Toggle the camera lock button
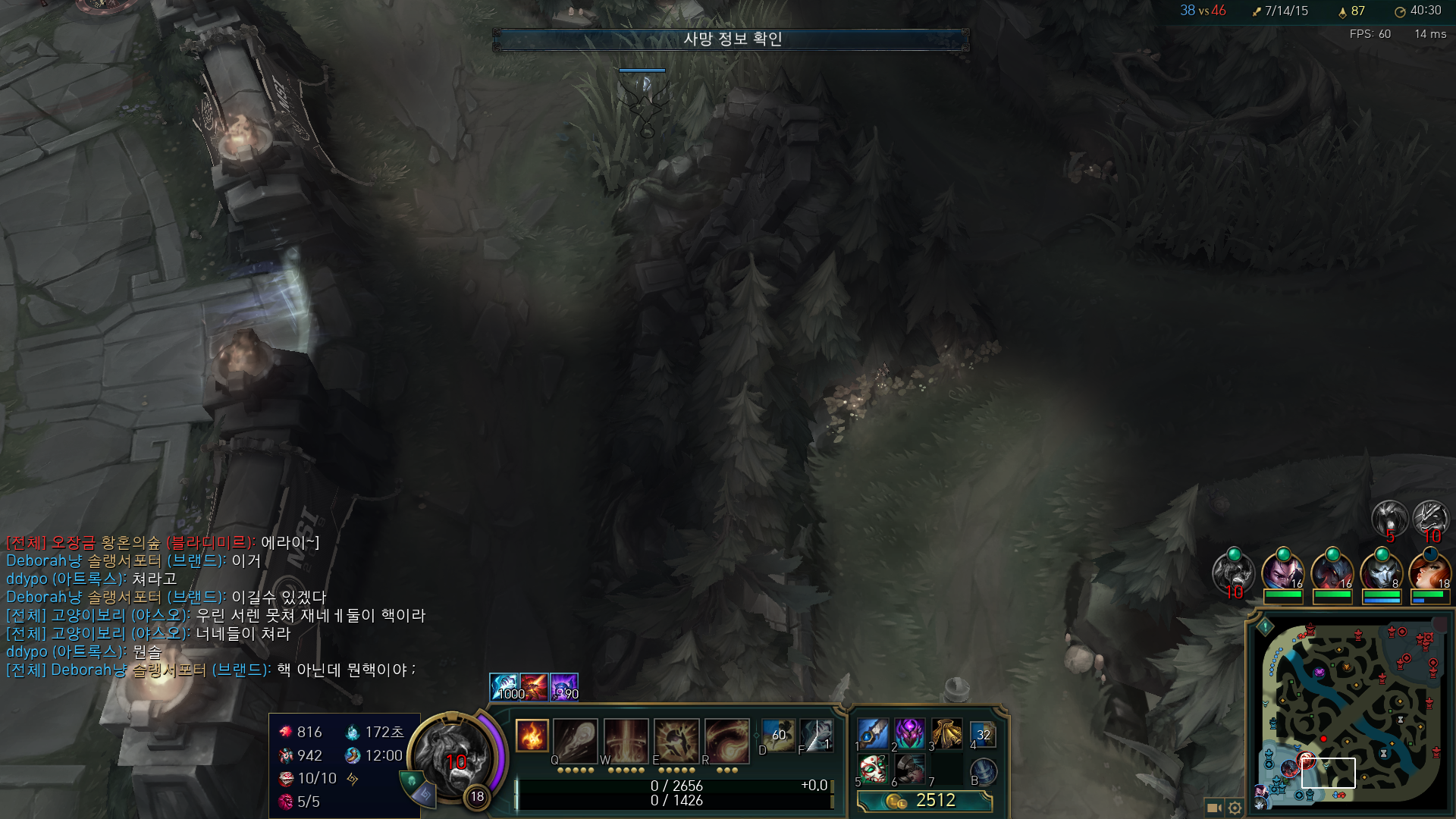Screen dimensions: 1456x819 (x=1213, y=808)
